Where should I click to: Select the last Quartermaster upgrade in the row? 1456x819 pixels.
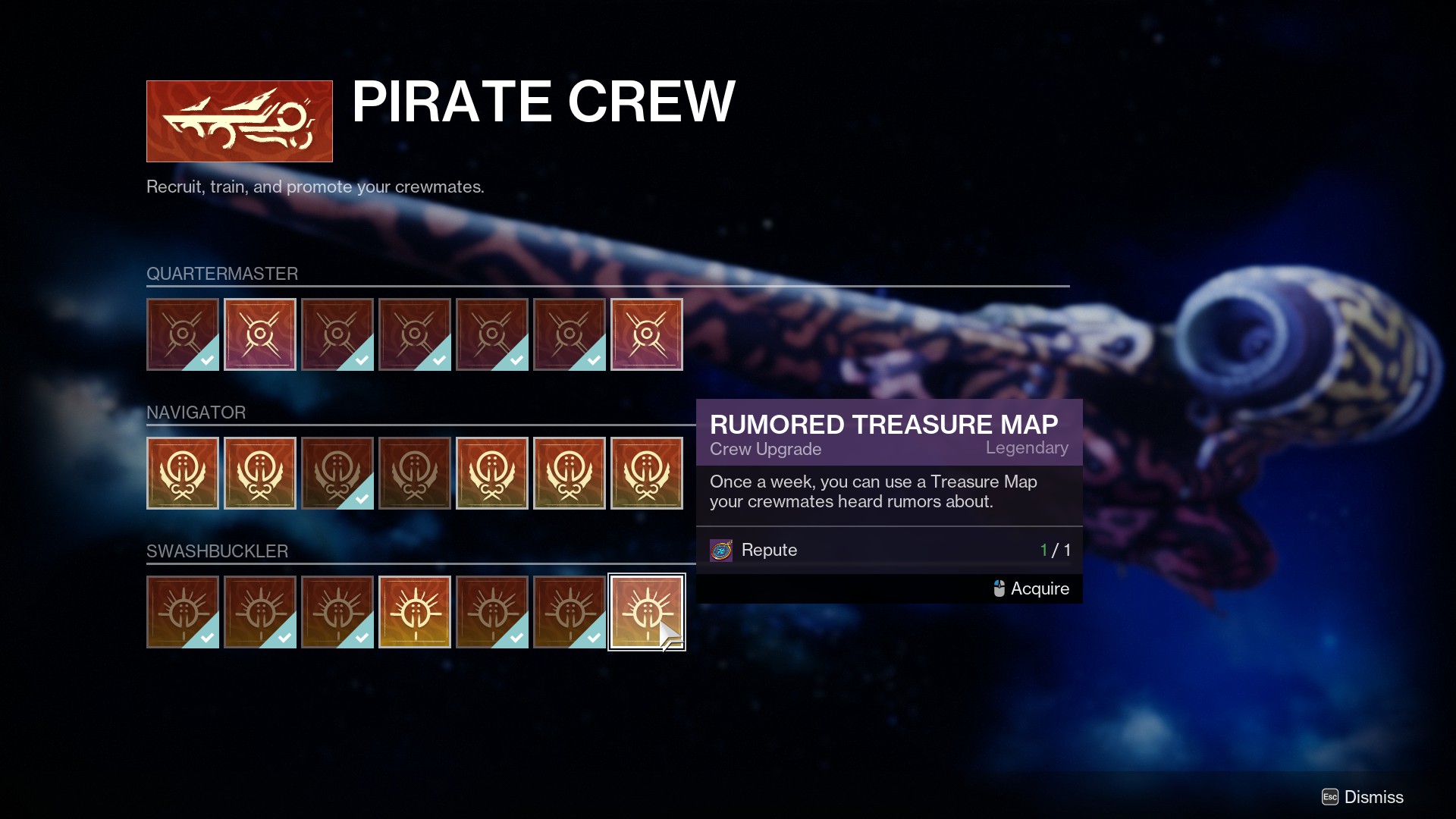tap(647, 334)
